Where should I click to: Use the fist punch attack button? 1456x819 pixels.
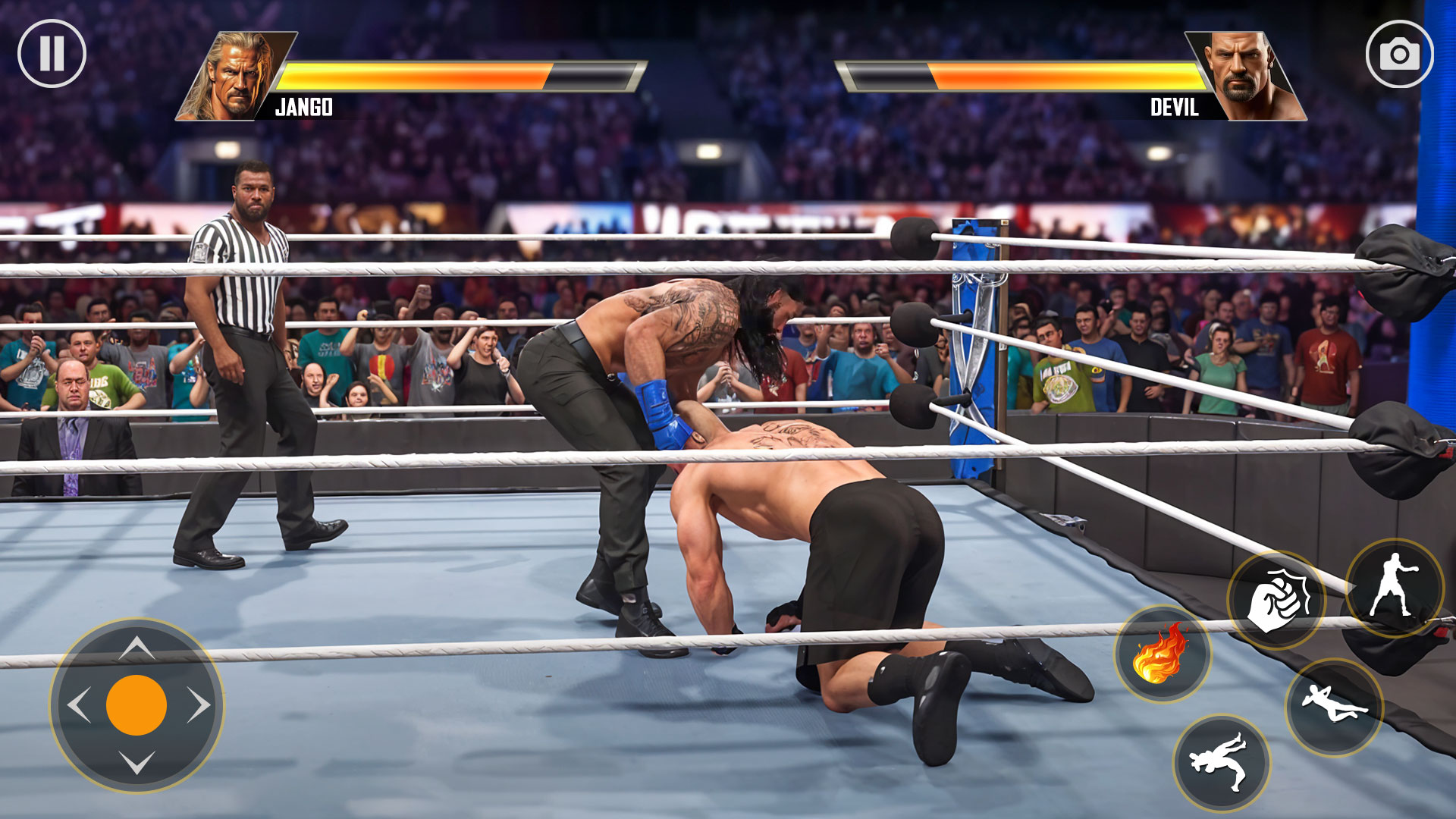point(1276,601)
